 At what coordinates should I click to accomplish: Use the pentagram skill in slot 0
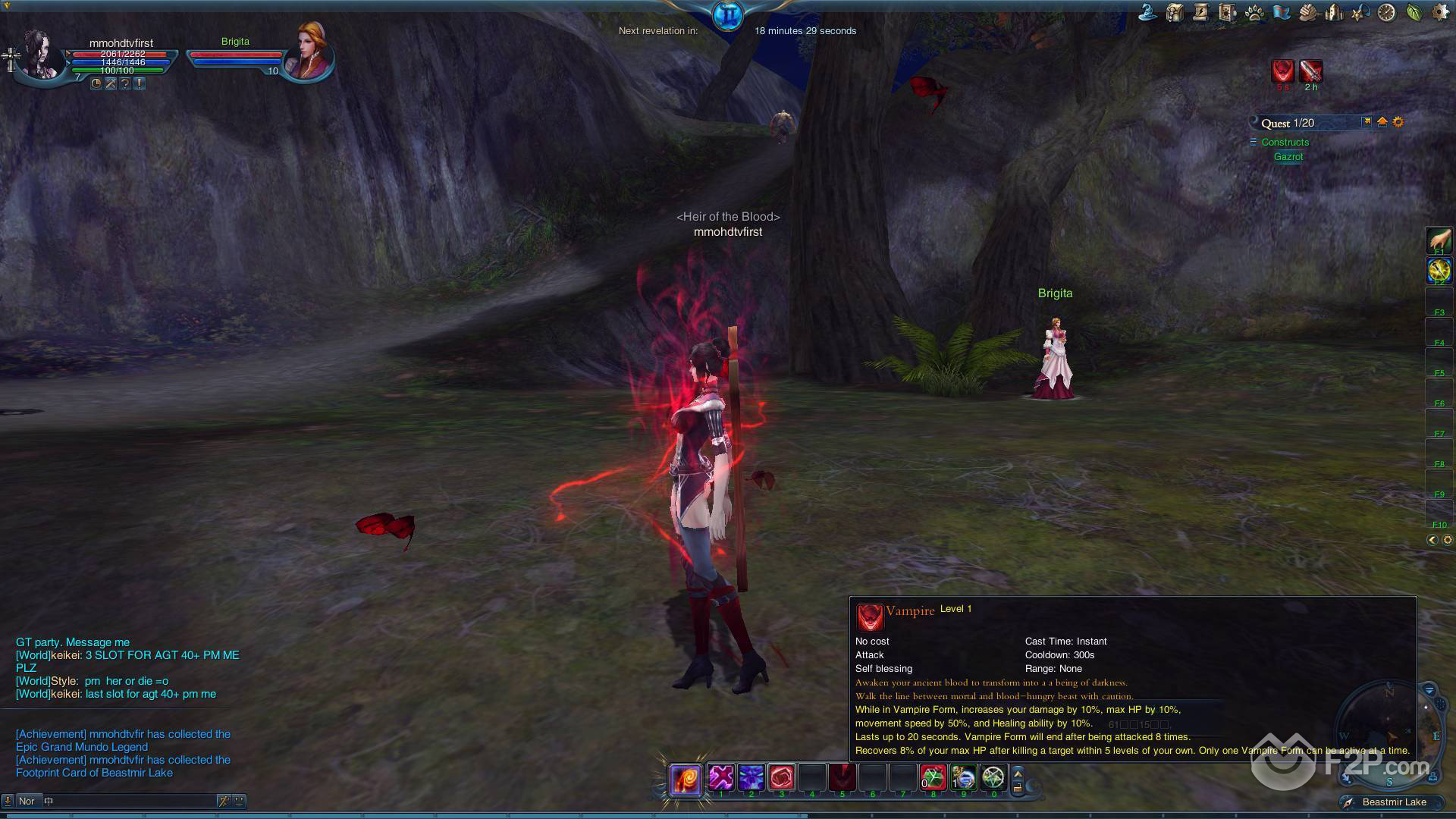tap(993, 777)
